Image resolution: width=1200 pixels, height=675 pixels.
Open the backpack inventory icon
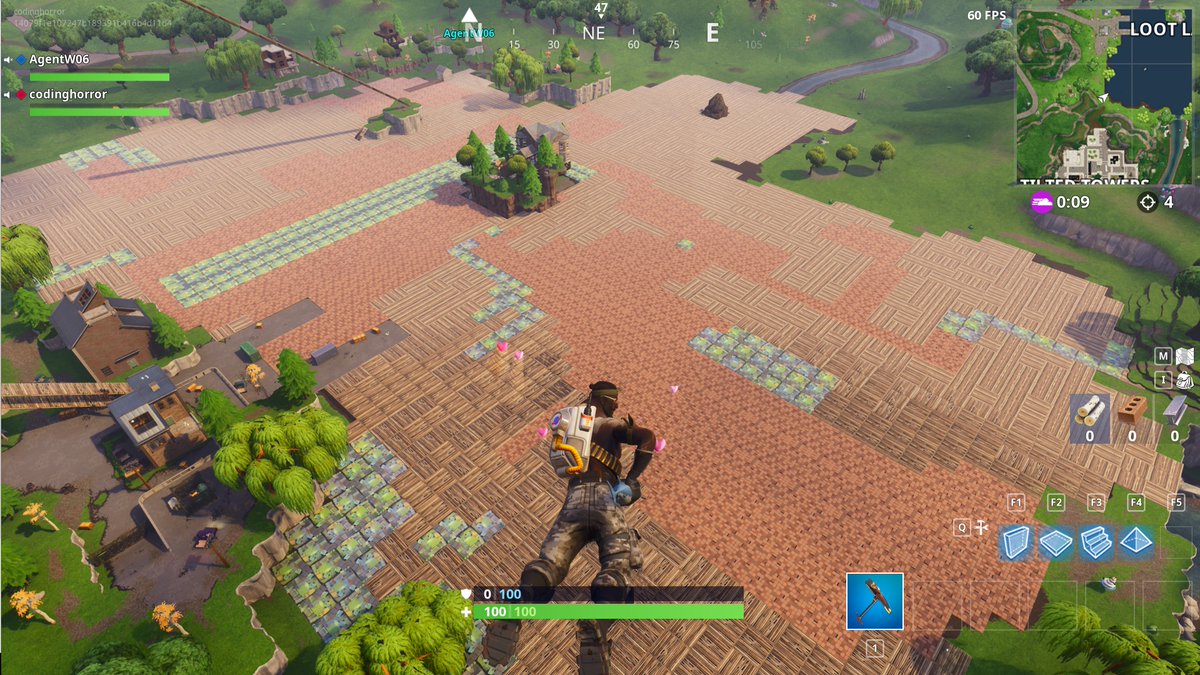1184,380
